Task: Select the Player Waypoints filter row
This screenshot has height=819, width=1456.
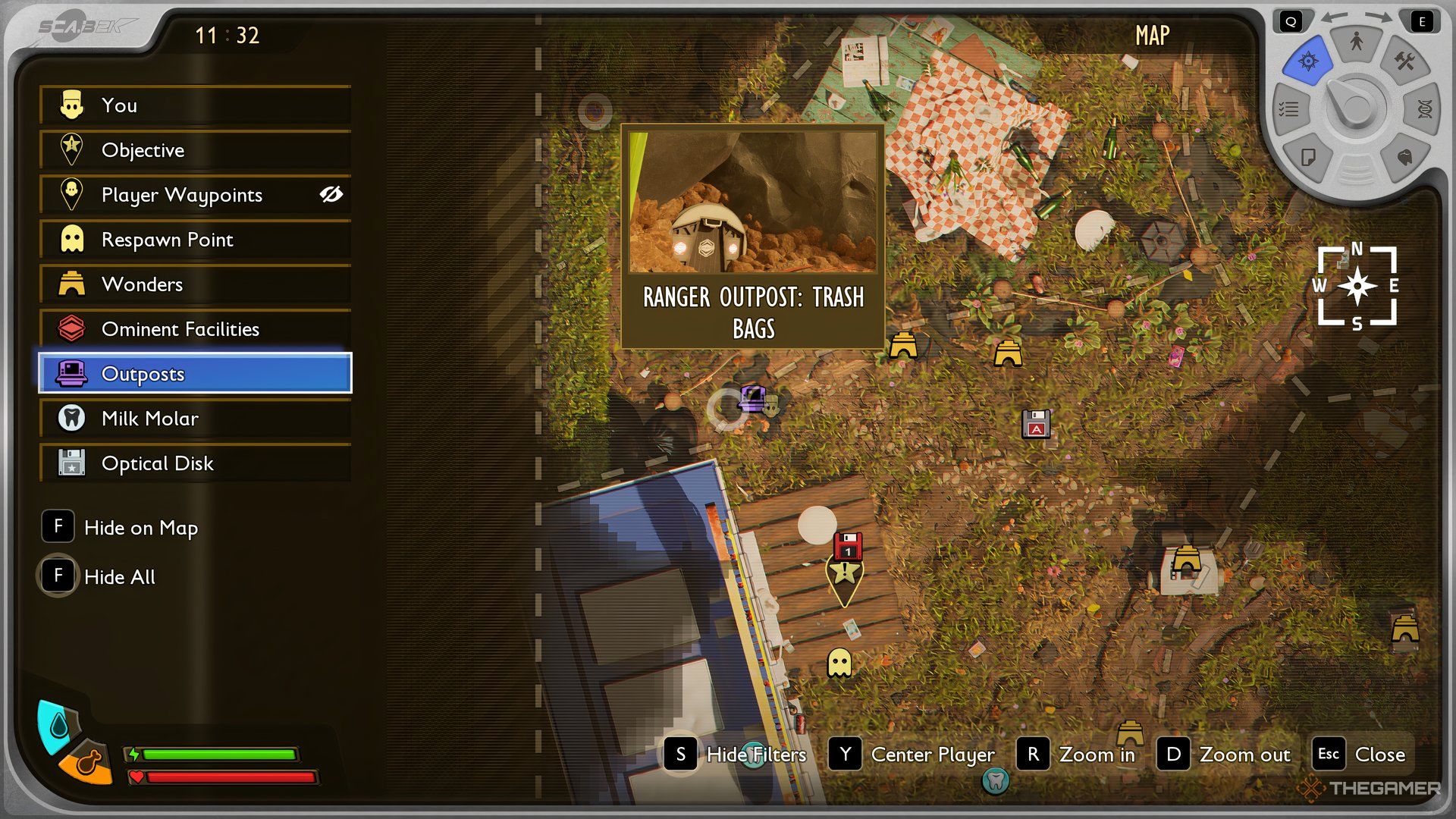Action: pyautogui.click(x=182, y=195)
